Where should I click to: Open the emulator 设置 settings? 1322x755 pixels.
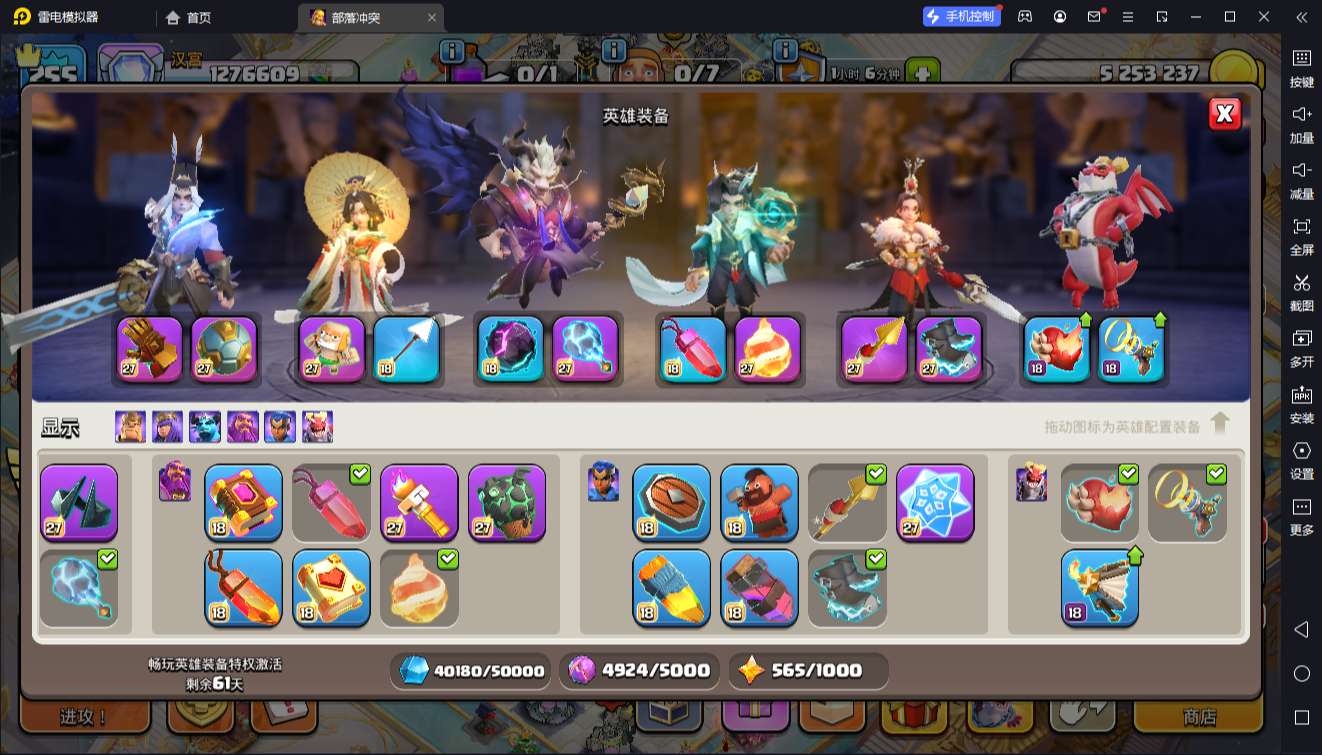click(1301, 460)
